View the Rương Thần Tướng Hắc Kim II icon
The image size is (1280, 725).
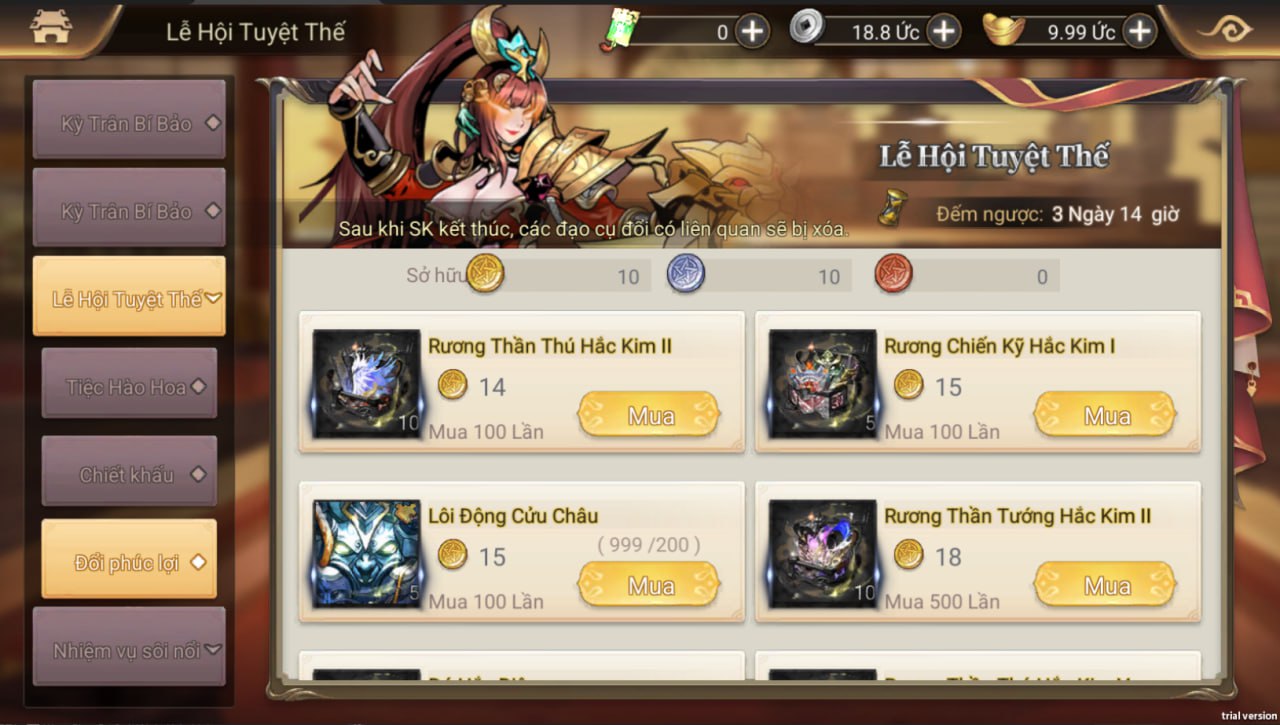coord(822,554)
